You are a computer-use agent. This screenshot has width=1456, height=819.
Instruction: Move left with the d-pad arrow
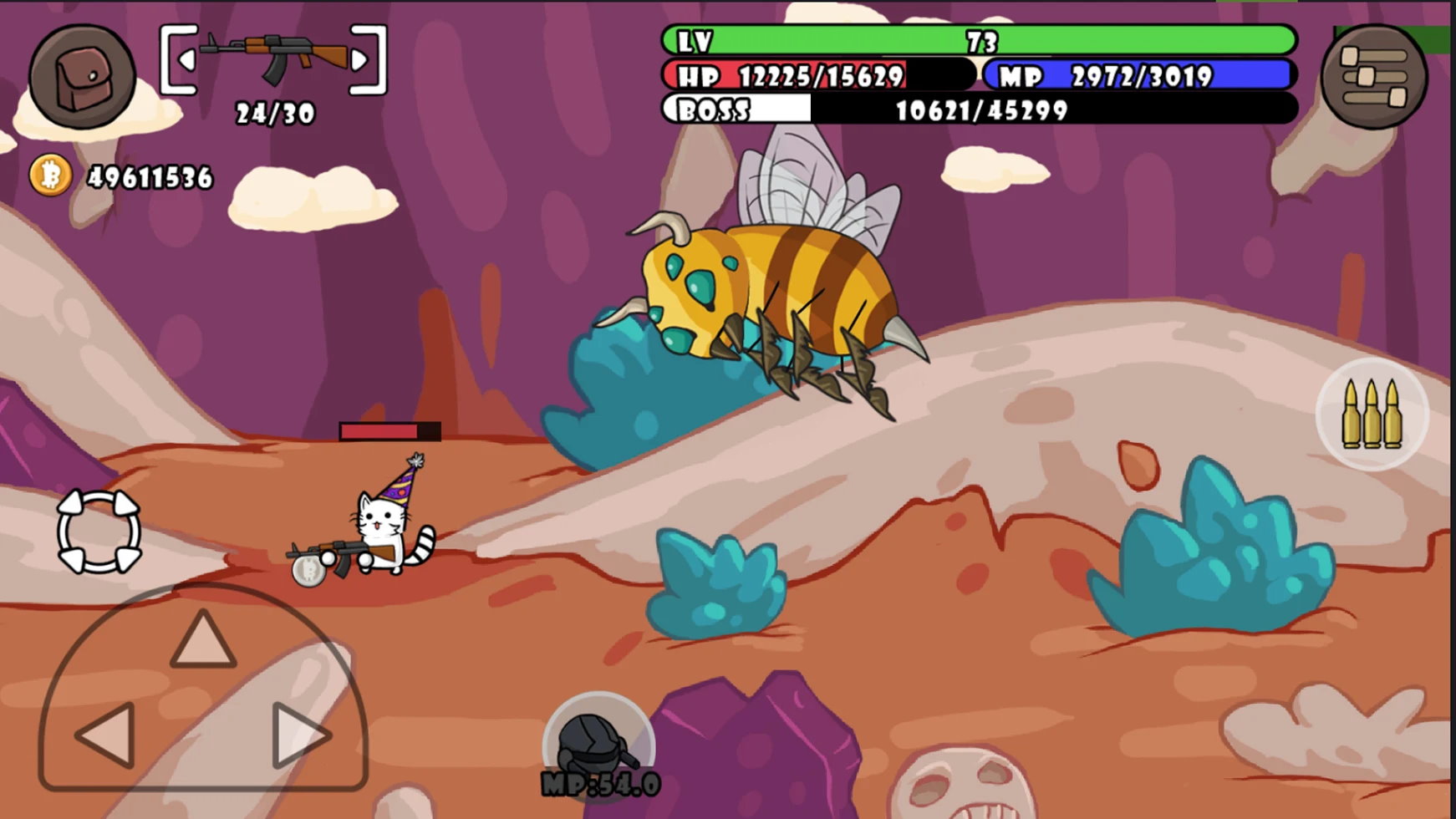click(107, 735)
